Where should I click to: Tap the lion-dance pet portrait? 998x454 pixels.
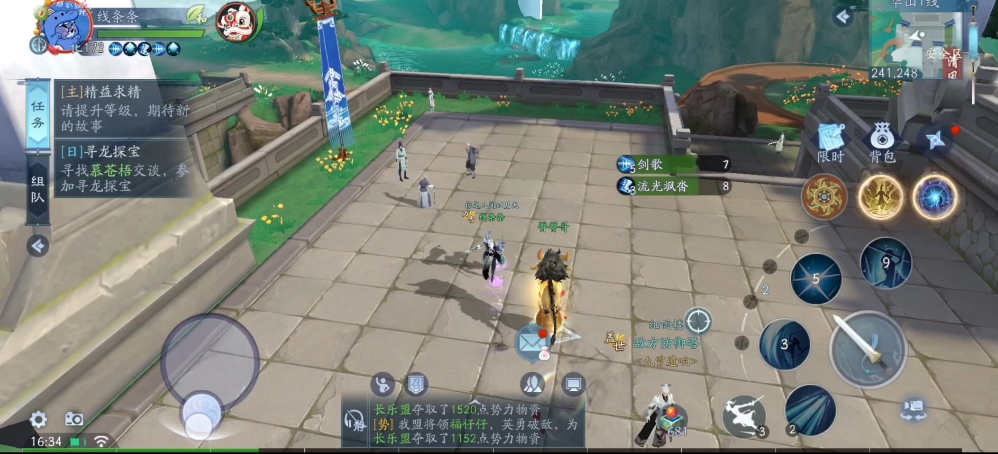[236, 20]
